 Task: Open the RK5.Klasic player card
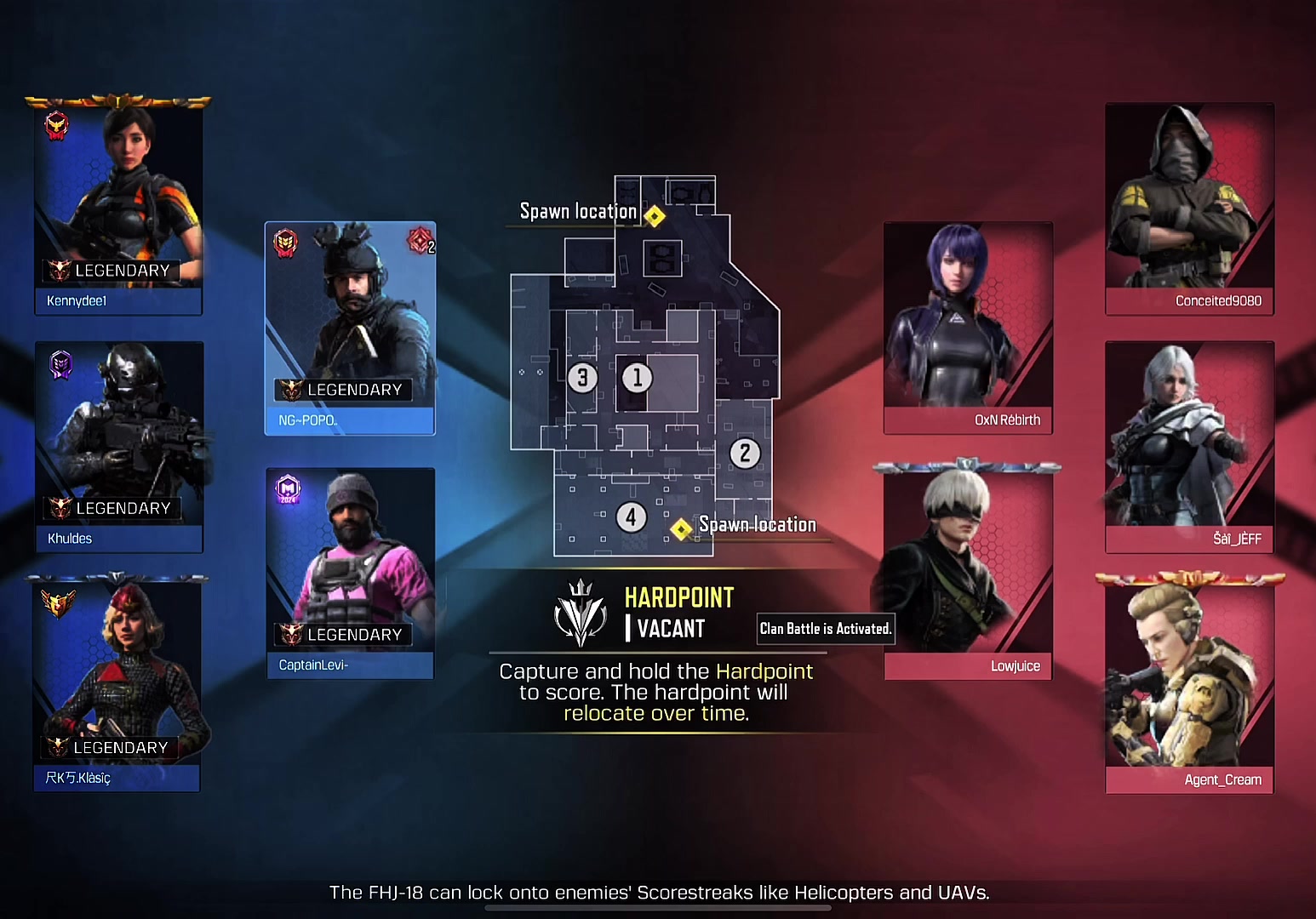point(117,685)
